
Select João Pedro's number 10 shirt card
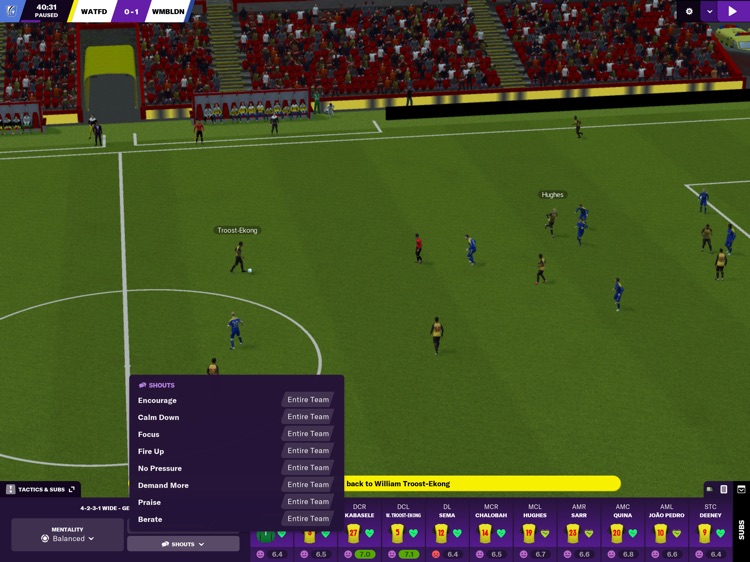tap(661, 534)
